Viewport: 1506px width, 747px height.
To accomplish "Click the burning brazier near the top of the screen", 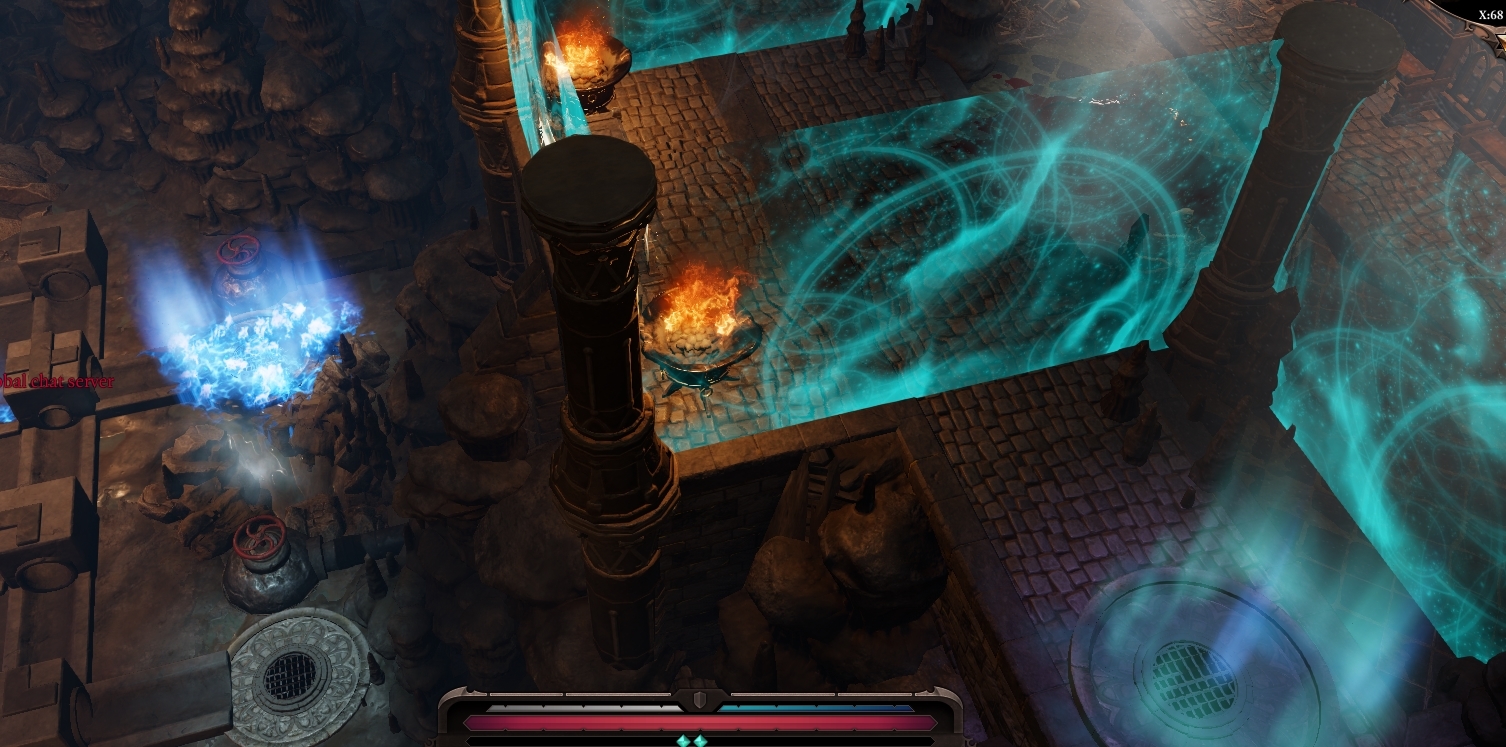I will [x=585, y=65].
